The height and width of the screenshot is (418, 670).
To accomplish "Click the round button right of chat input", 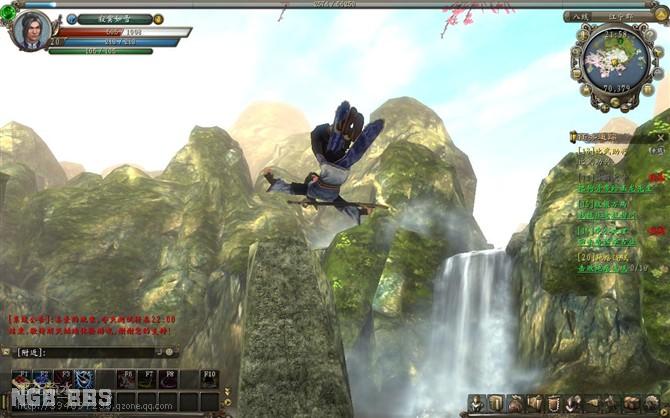I will point(169,352).
